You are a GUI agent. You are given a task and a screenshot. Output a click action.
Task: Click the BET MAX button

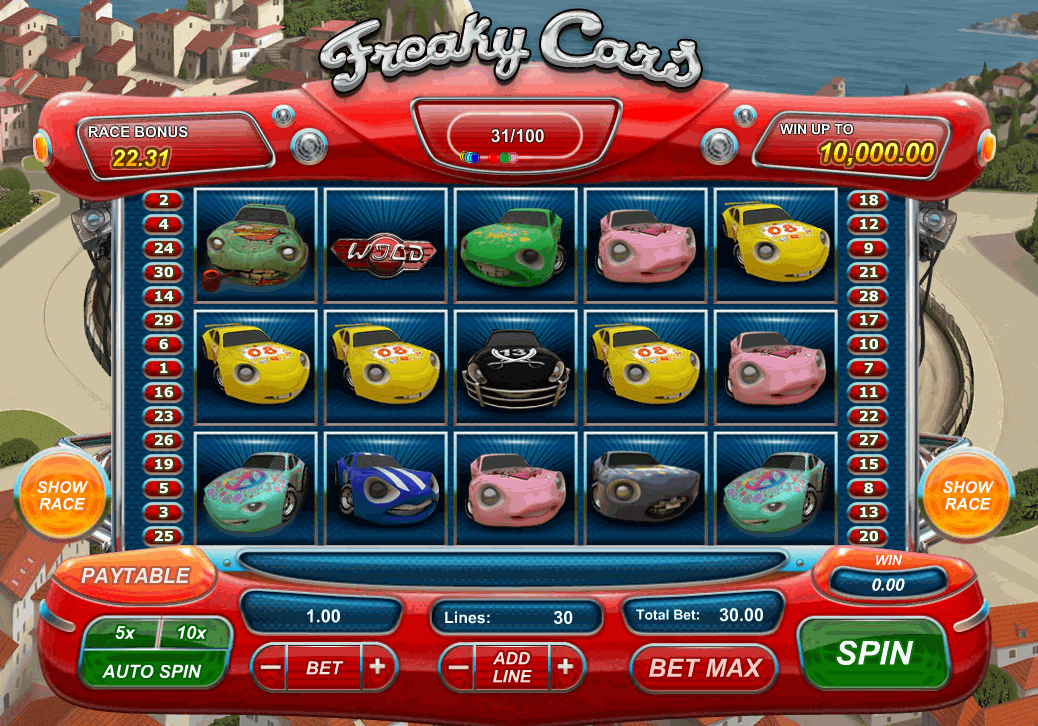tap(705, 667)
